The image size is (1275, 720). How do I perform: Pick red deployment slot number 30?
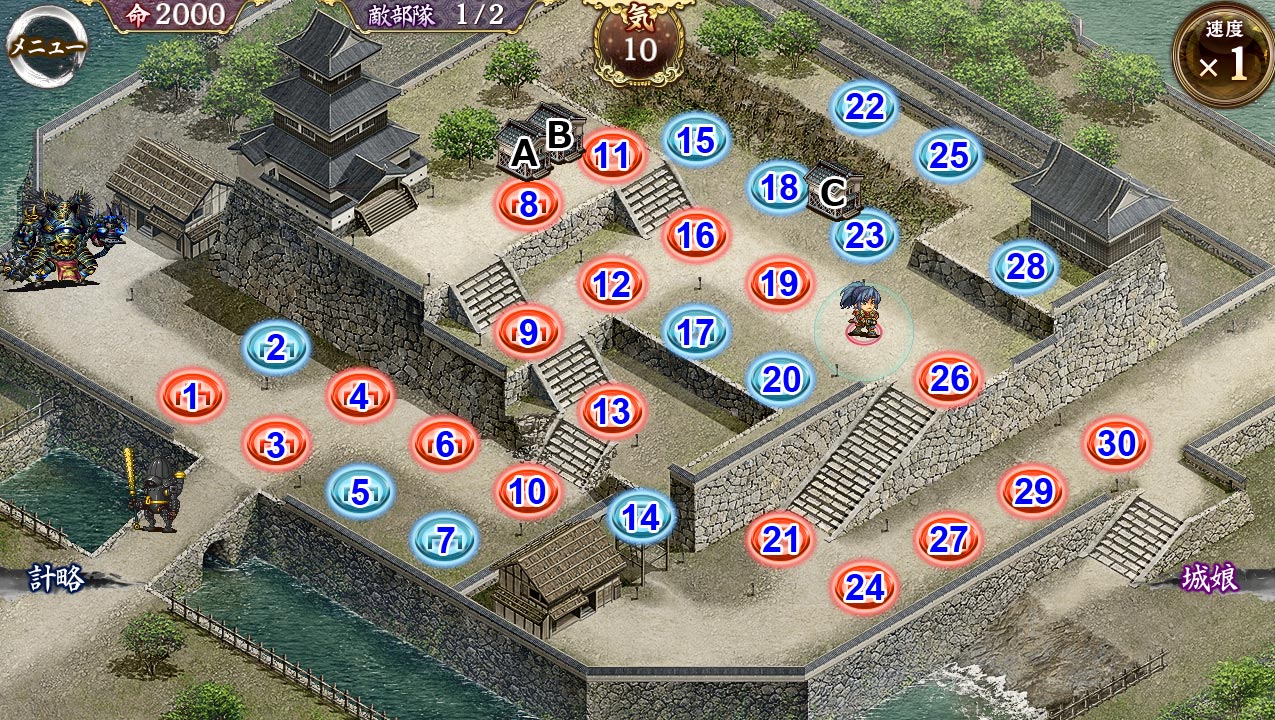click(1117, 443)
